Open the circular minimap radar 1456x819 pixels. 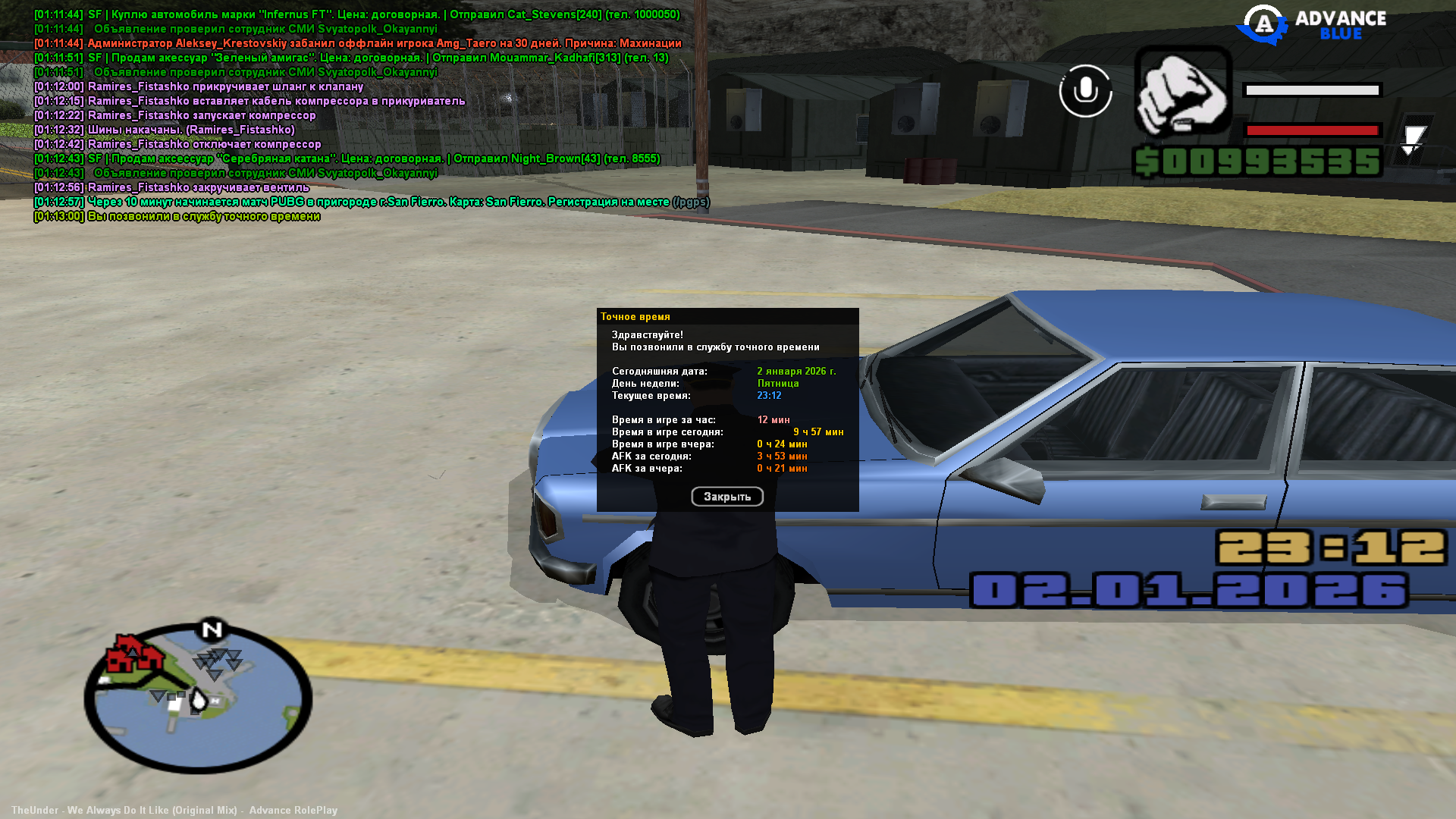[198, 698]
